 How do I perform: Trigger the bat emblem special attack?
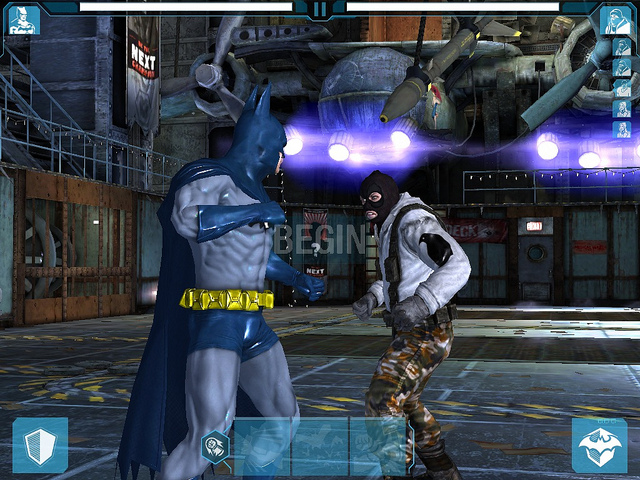(x=600, y=445)
